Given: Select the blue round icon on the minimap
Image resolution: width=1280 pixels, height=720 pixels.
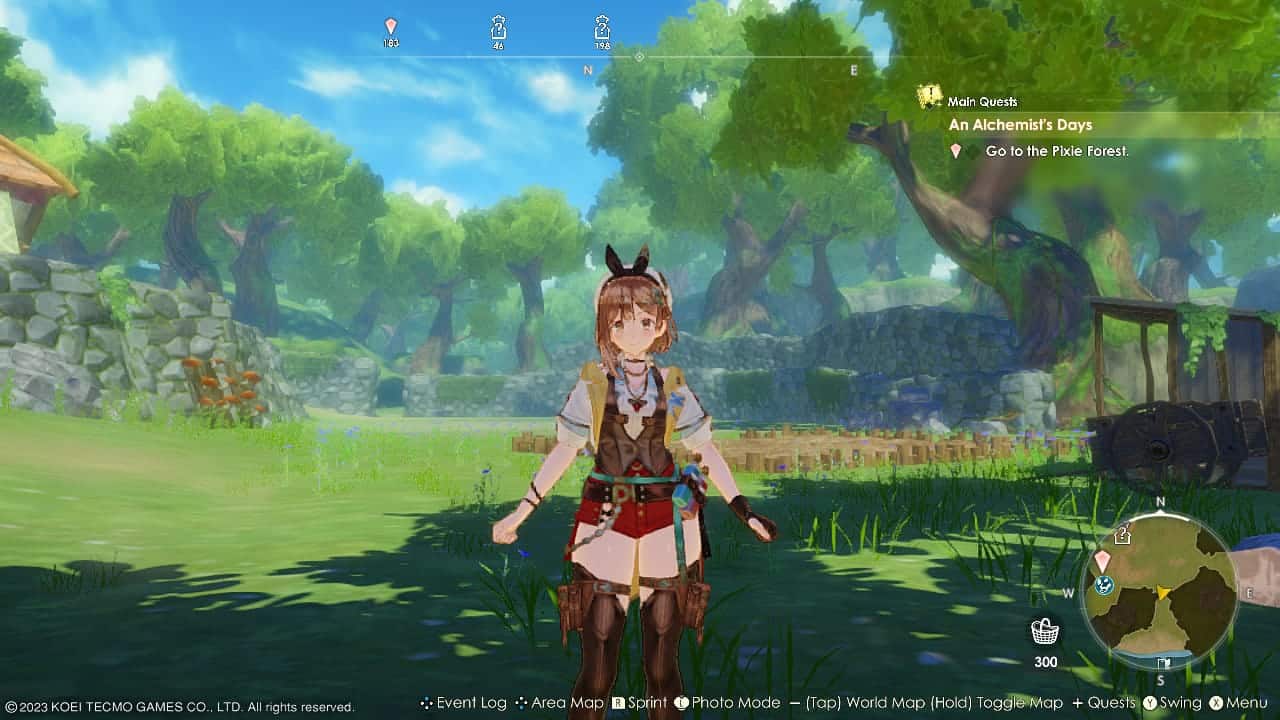Looking at the screenshot, I should (x=1105, y=586).
